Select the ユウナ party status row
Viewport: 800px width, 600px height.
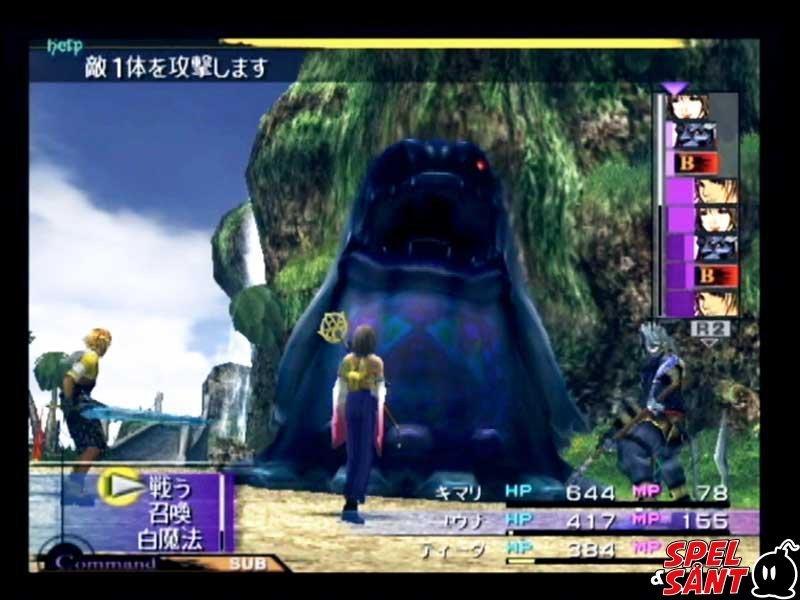click(590, 521)
